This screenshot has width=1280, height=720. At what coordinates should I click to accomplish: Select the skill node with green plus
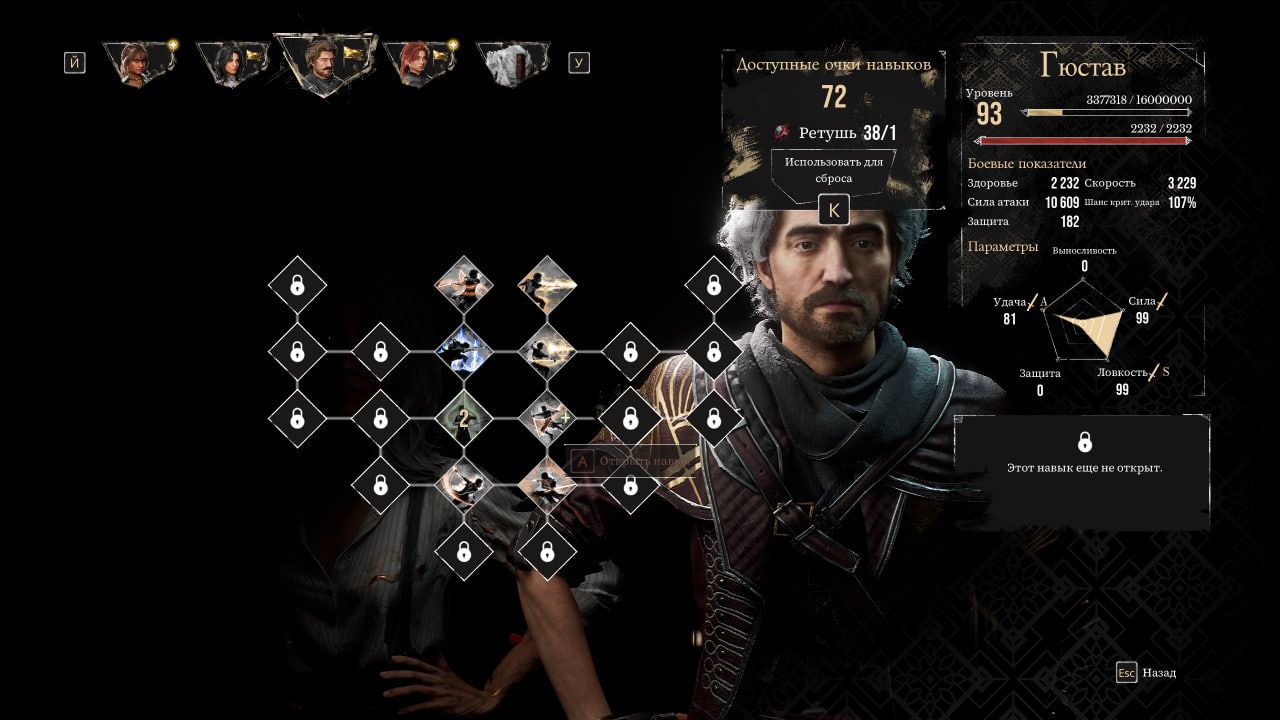coord(547,419)
